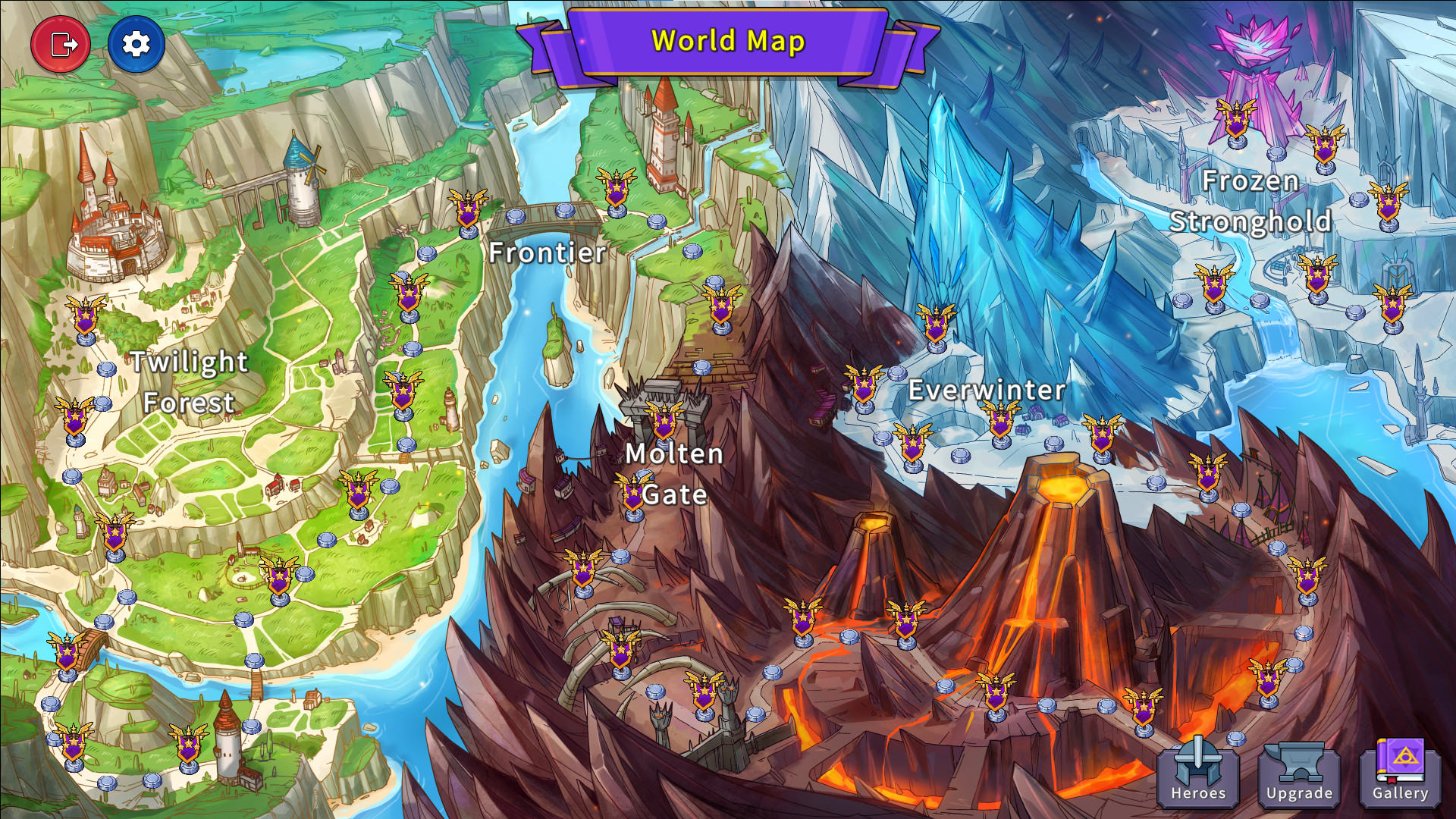Viewport: 1456px width, 819px height.
Task: Click the red exit button
Action: tap(61, 44)
